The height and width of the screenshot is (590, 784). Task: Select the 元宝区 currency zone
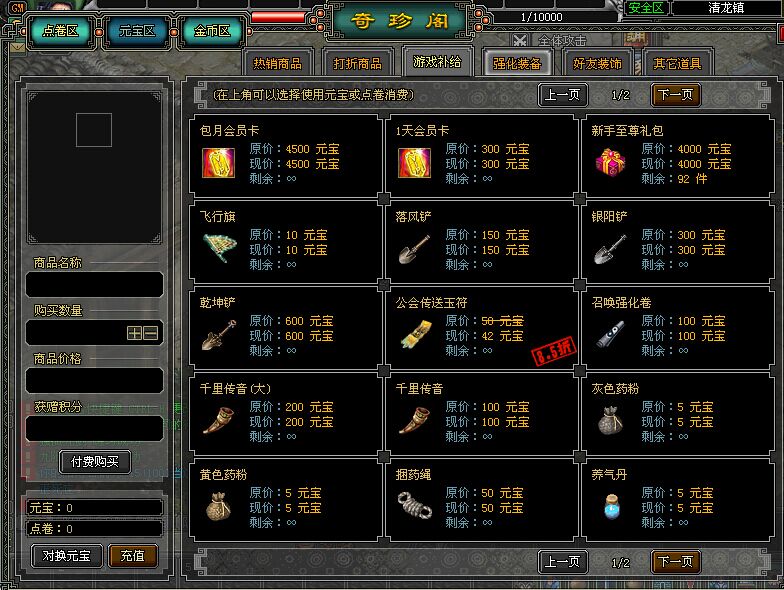point(137,31)
